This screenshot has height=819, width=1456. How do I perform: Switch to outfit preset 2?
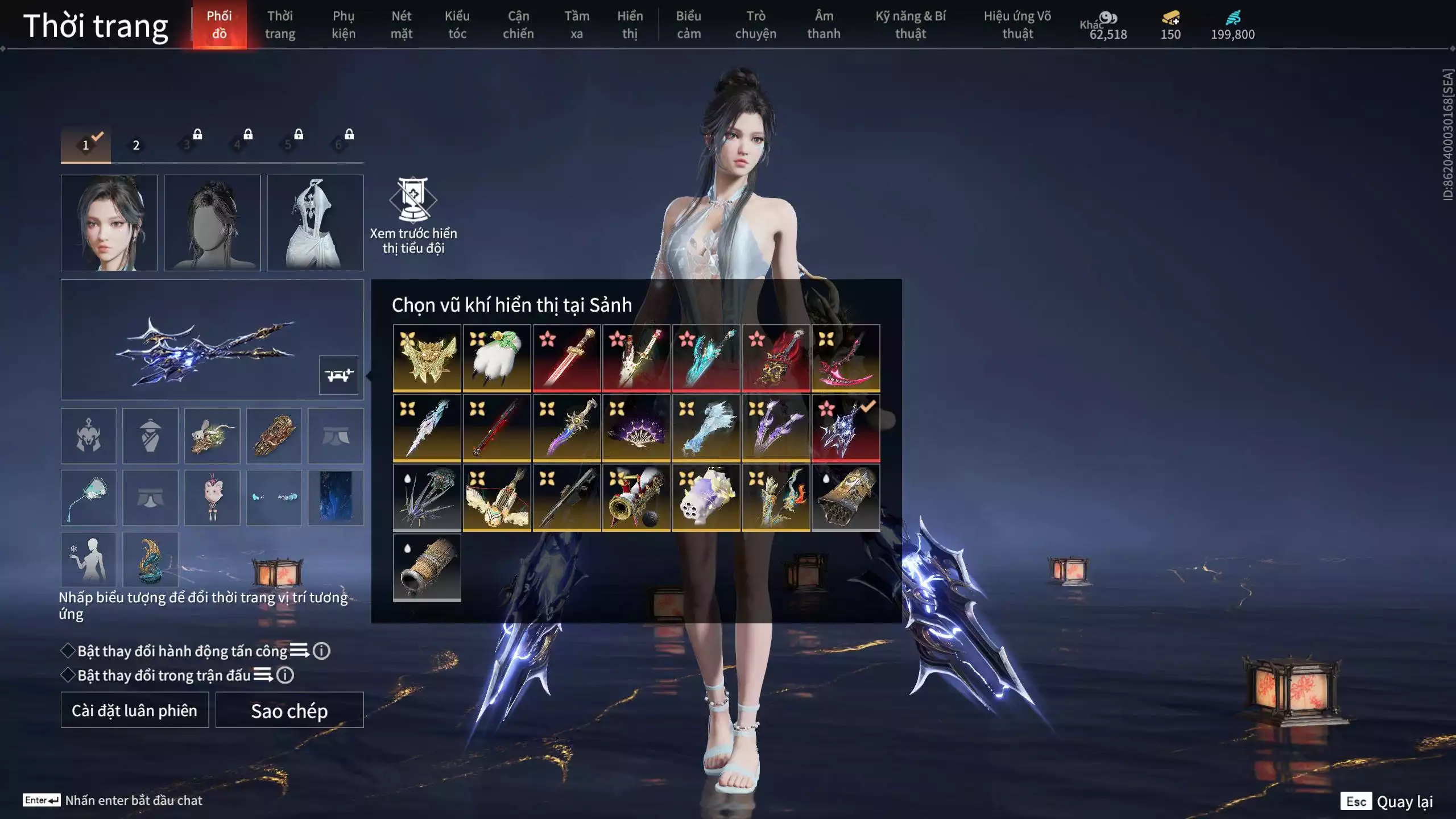click(136, 145)
